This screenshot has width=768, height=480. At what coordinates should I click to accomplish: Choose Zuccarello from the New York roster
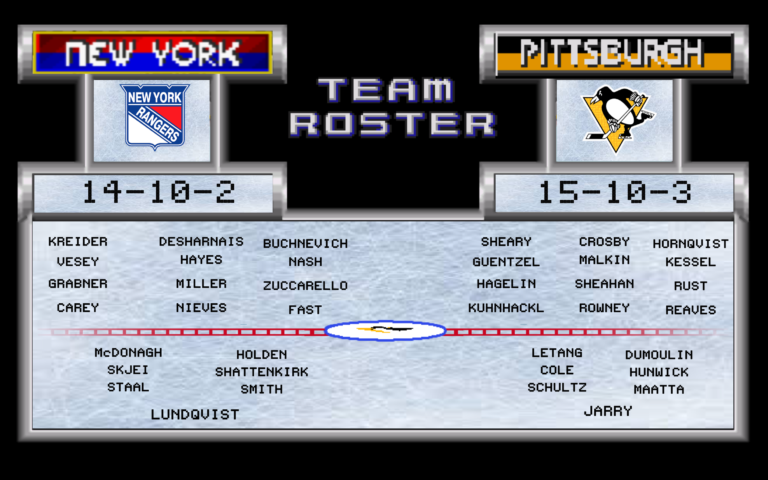305,286
